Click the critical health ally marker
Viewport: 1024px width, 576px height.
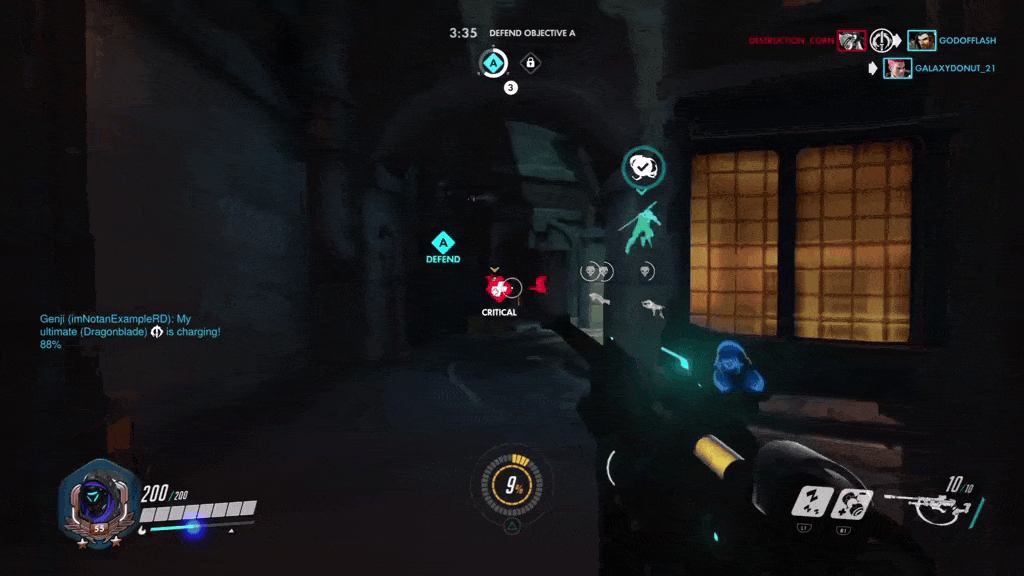pos(497,290)
